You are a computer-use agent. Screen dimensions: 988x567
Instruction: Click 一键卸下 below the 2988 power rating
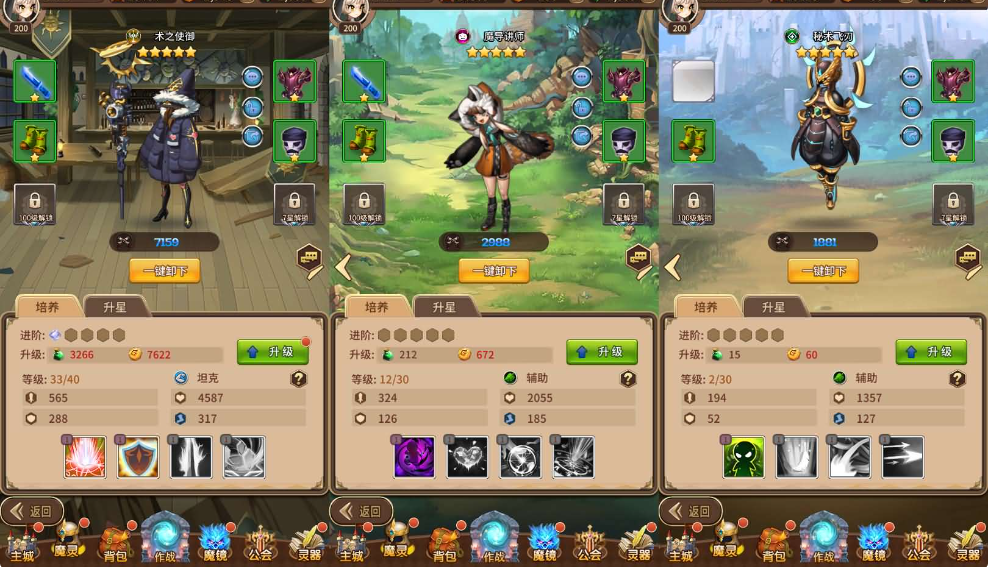[494, 271]
